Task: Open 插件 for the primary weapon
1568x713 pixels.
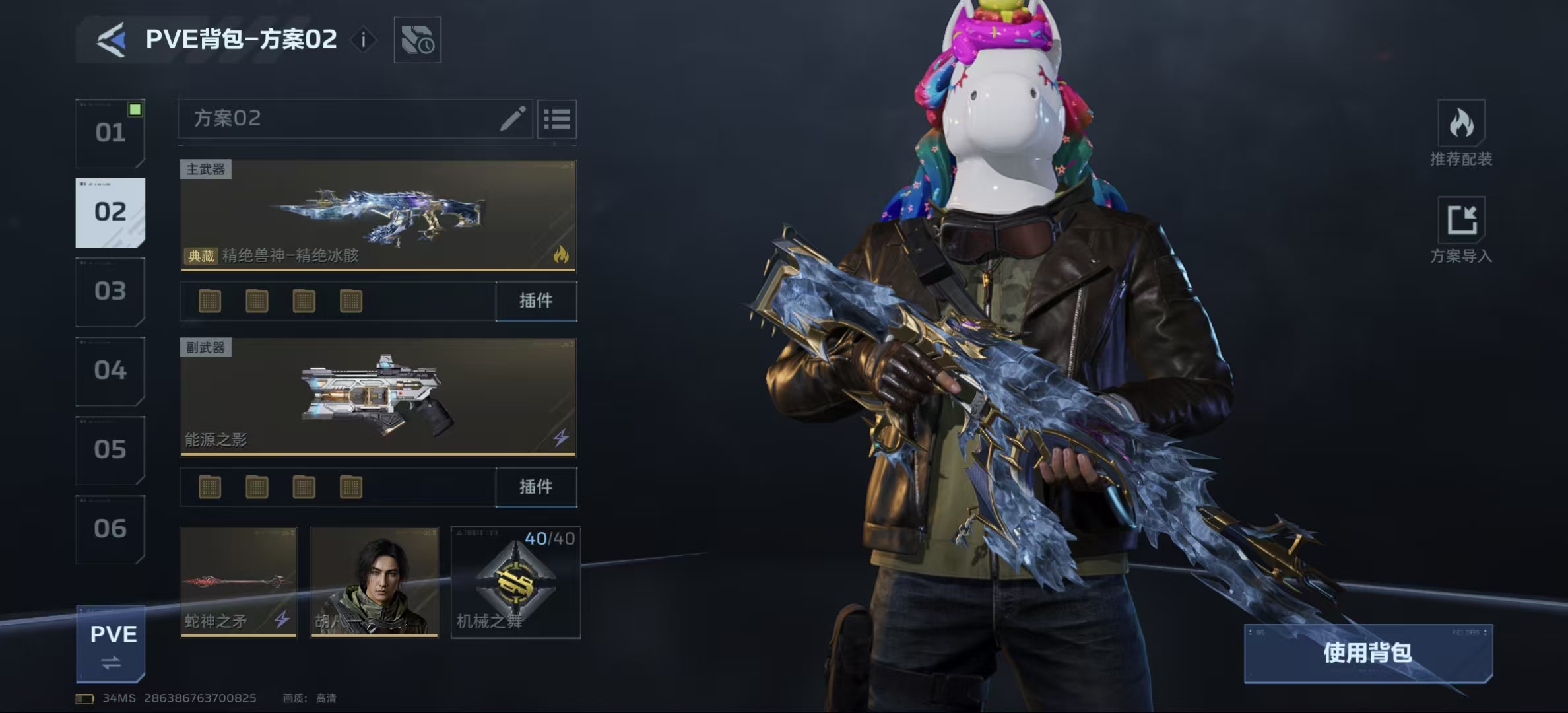Action: click(x=536, y=301)
